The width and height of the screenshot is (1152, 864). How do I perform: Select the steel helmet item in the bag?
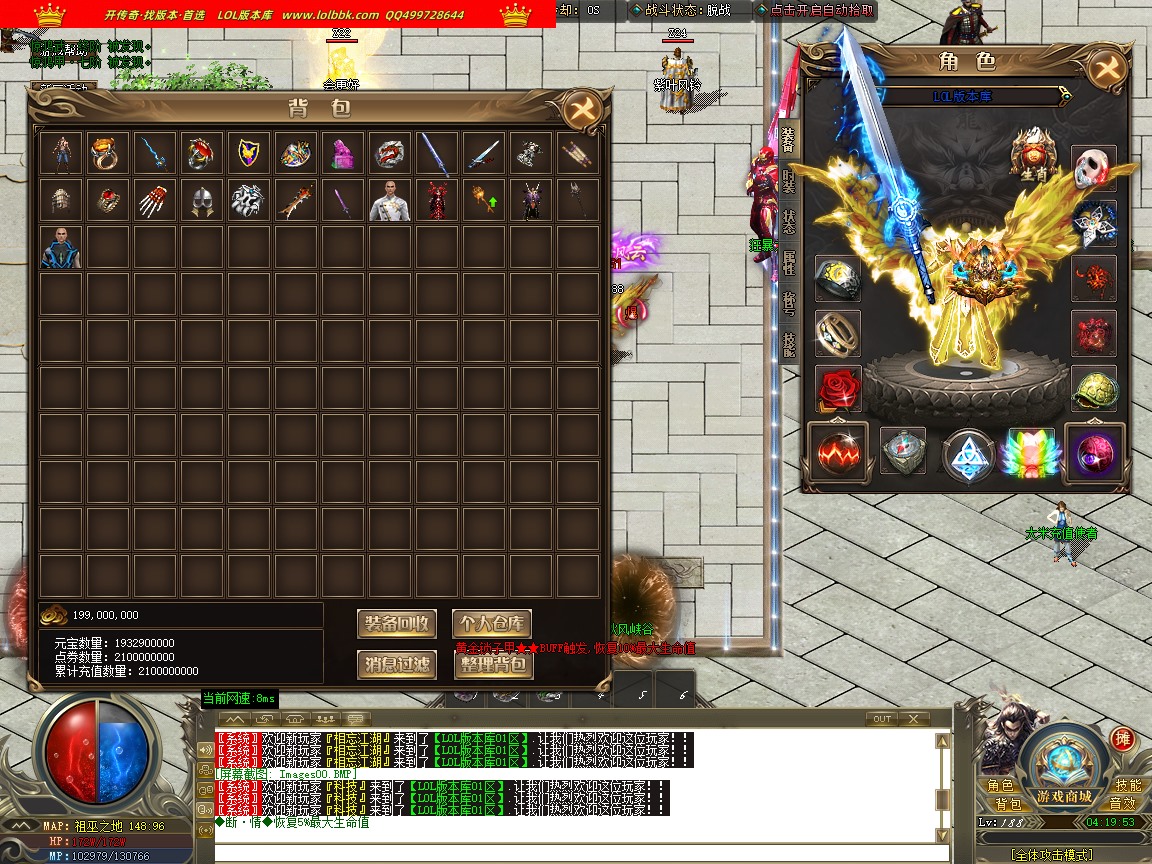[x=202, y=201]
